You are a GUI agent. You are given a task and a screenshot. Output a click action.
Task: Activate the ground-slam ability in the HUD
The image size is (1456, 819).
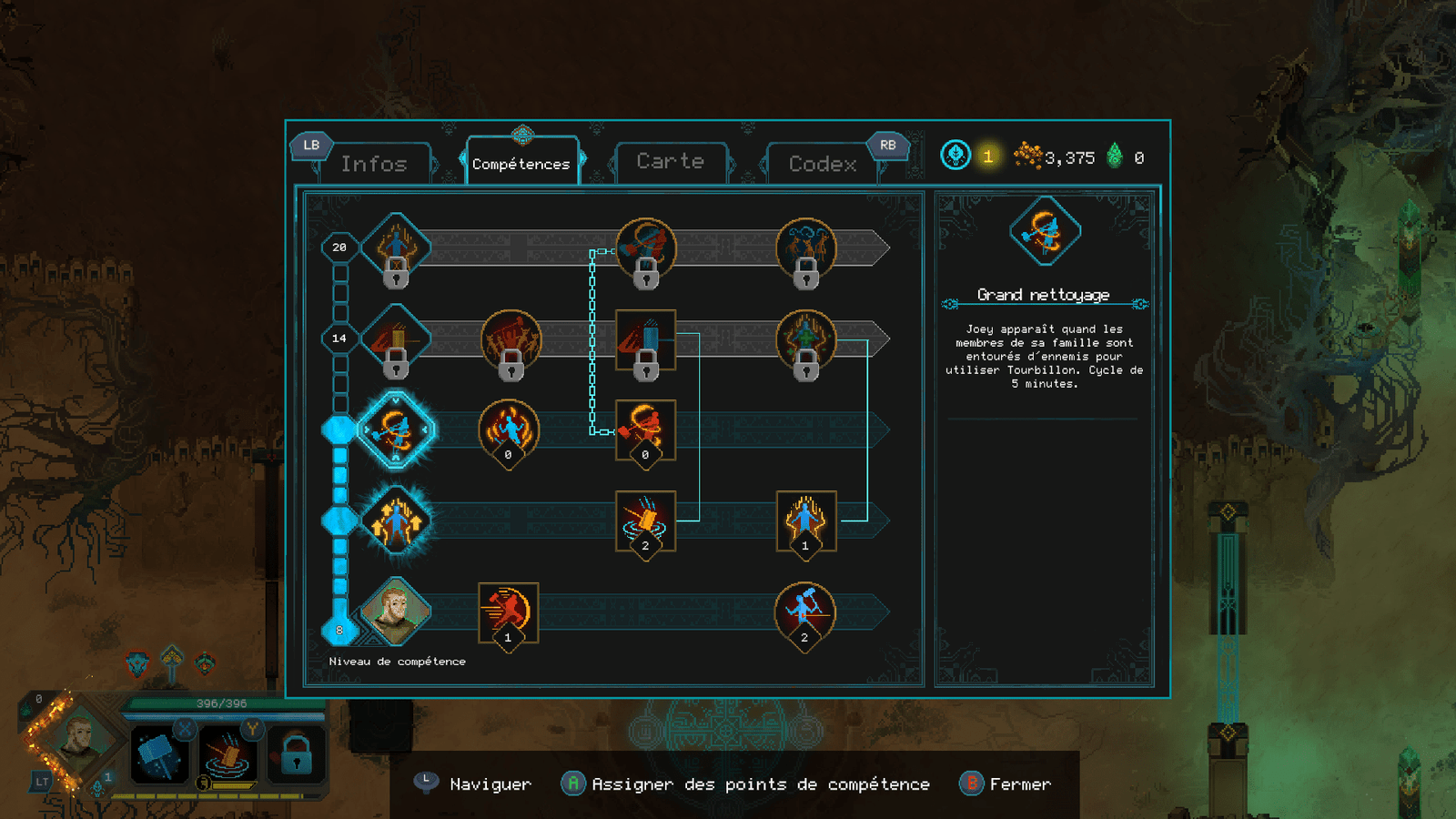(x=227, y=755)
